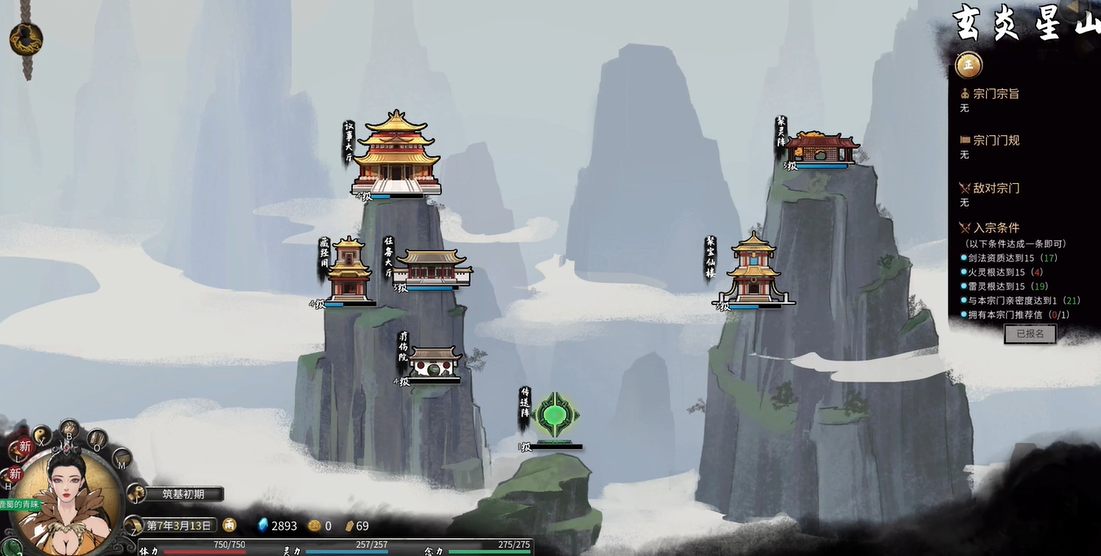
Task: Open the 聚灵阵 spirit array building
Action: pos(821,148)
